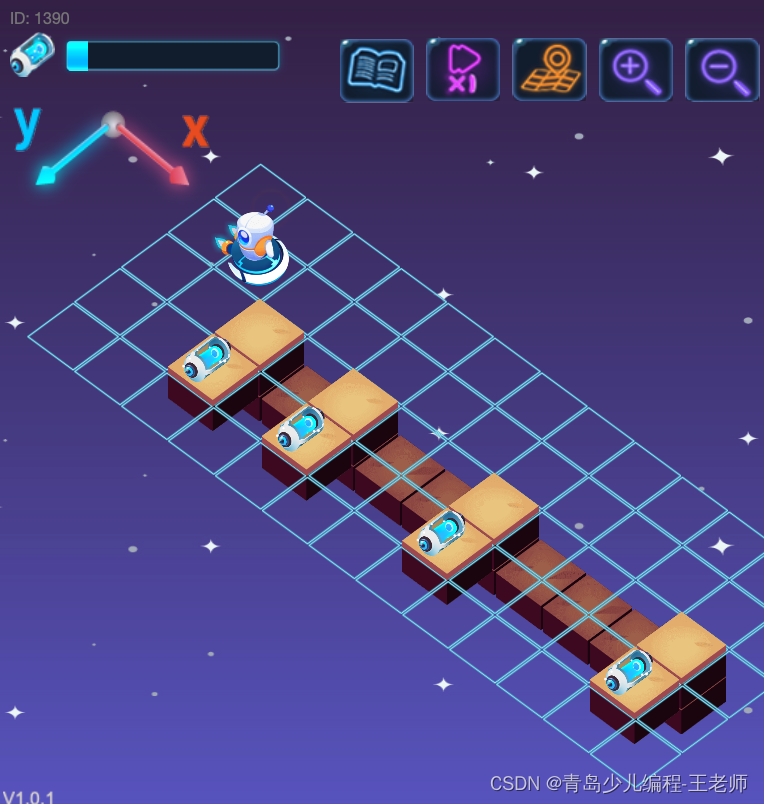Toggle the pink play speed x1 button
This screenshot has height=804, width=764.
pyautogui.click(x=462, y=70)
